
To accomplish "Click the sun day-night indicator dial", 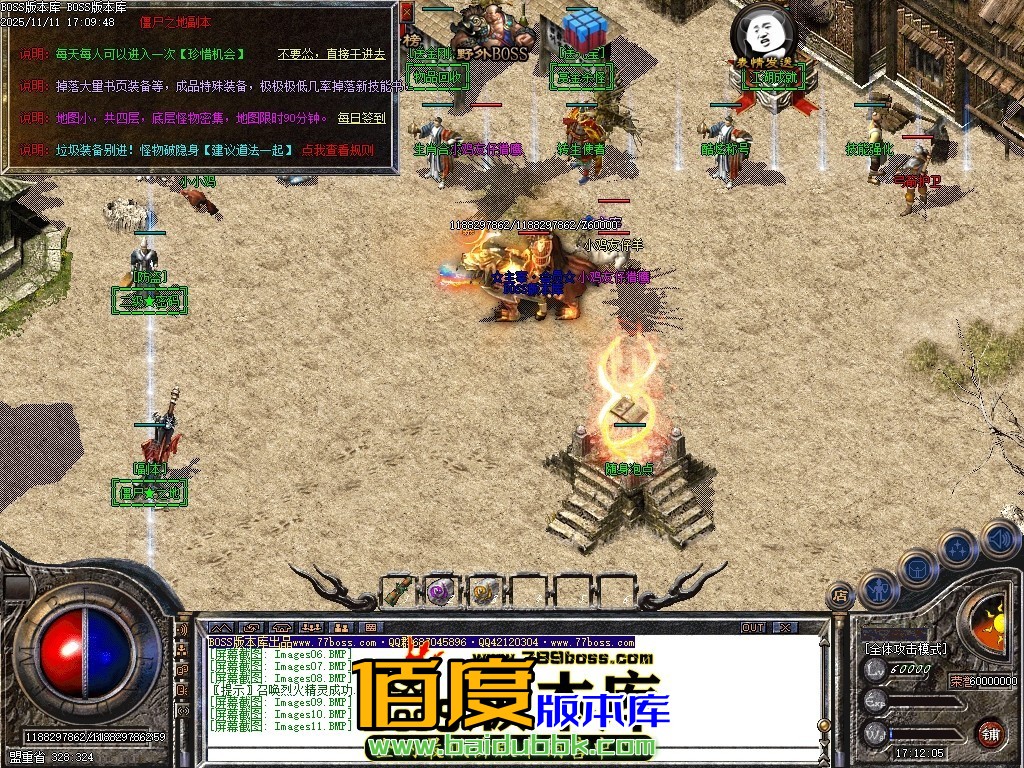I will point(988,613).
